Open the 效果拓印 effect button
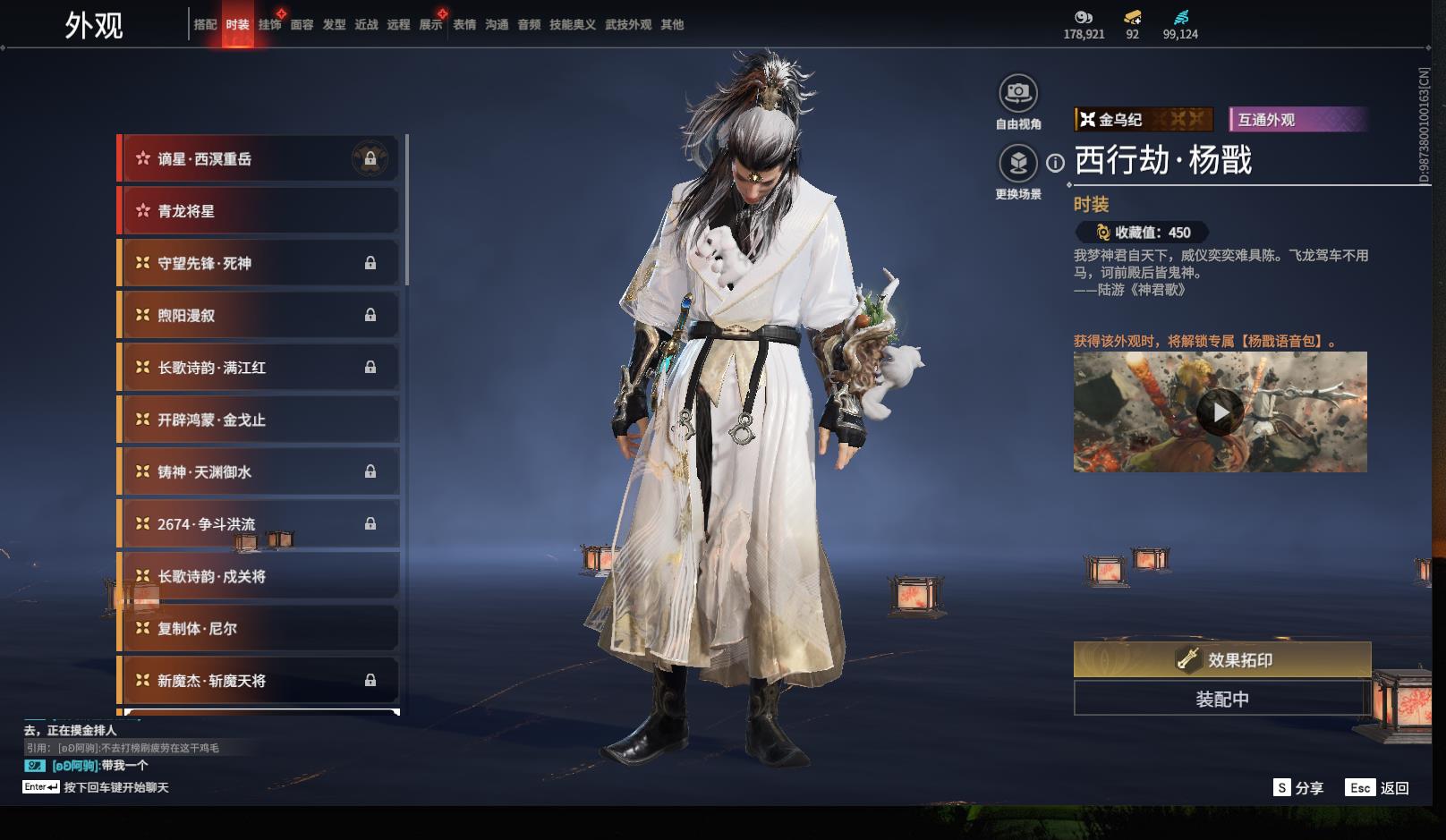 (x=1221, y=660)
